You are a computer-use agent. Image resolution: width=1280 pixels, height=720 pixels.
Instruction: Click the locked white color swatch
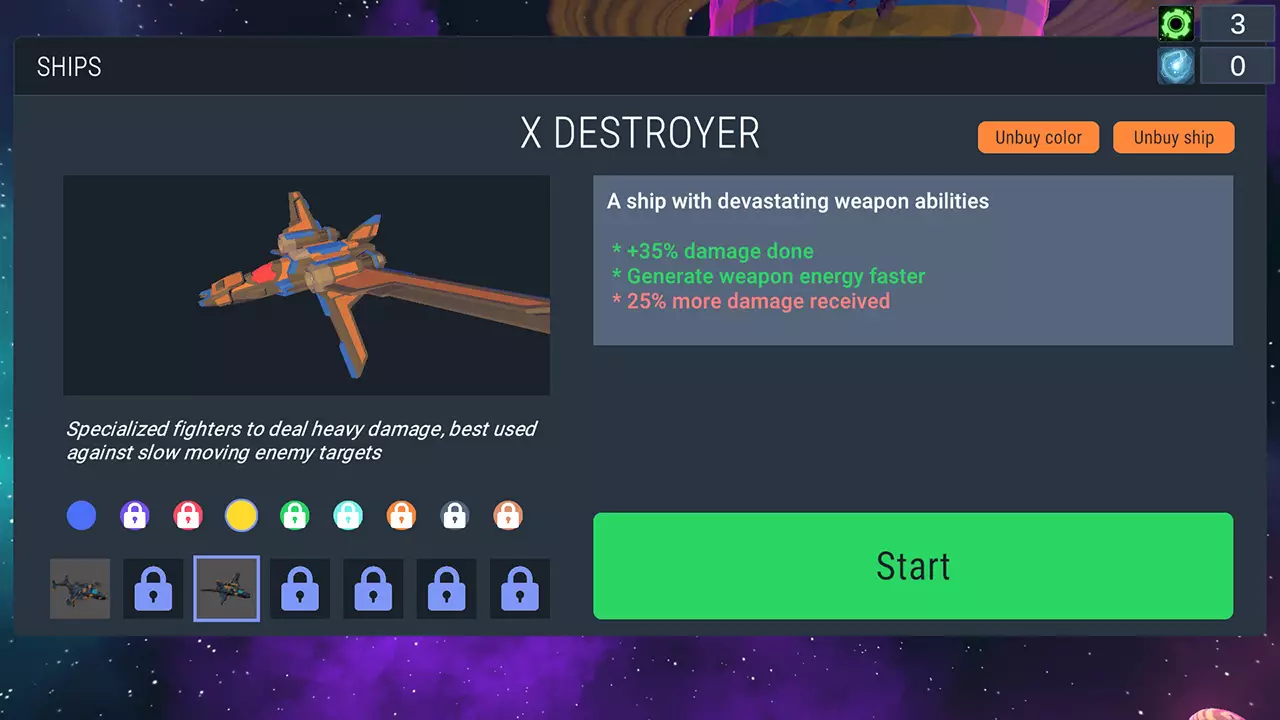point(455,515)
